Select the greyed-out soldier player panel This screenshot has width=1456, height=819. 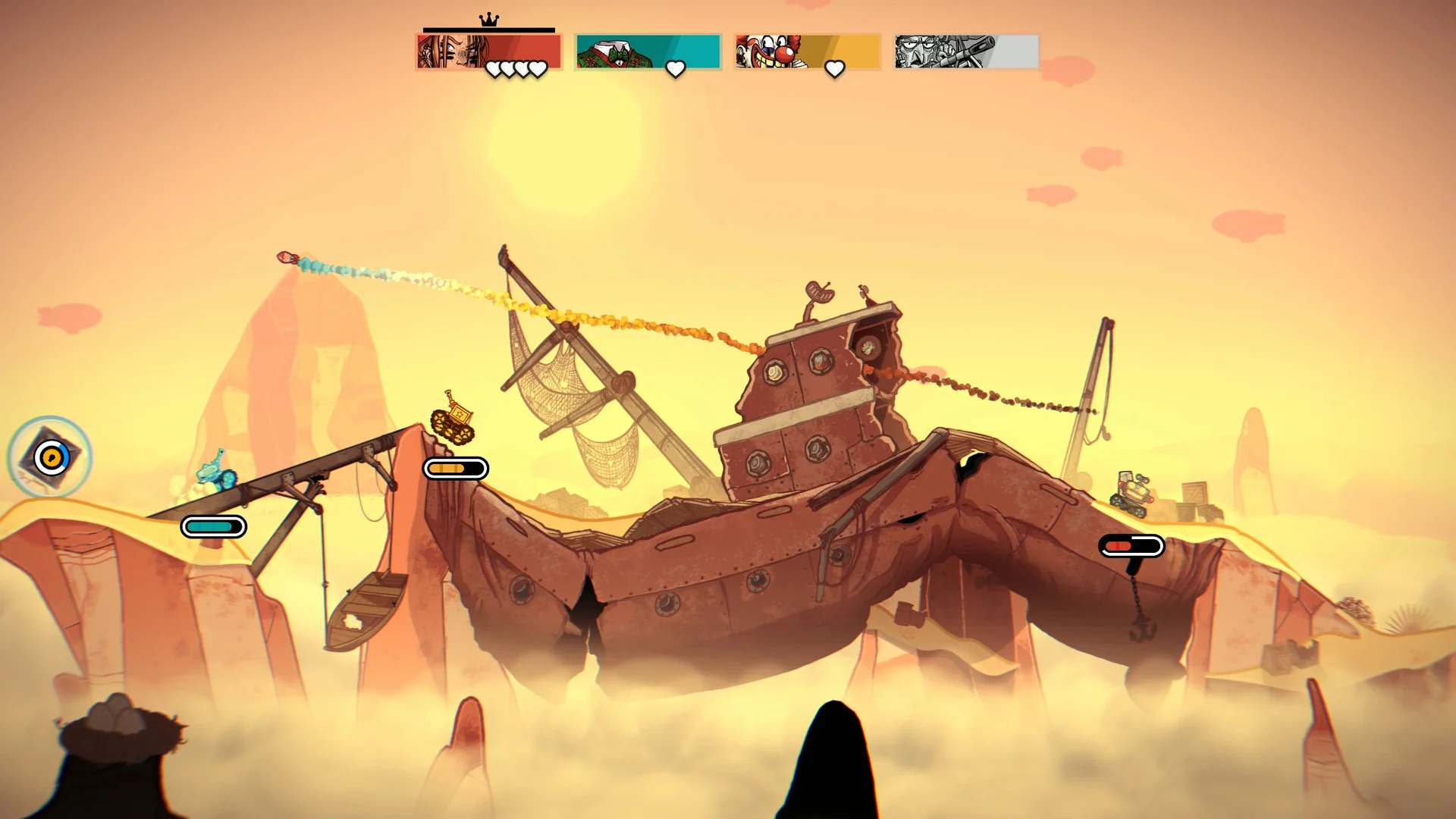click(x=966, y=52)
